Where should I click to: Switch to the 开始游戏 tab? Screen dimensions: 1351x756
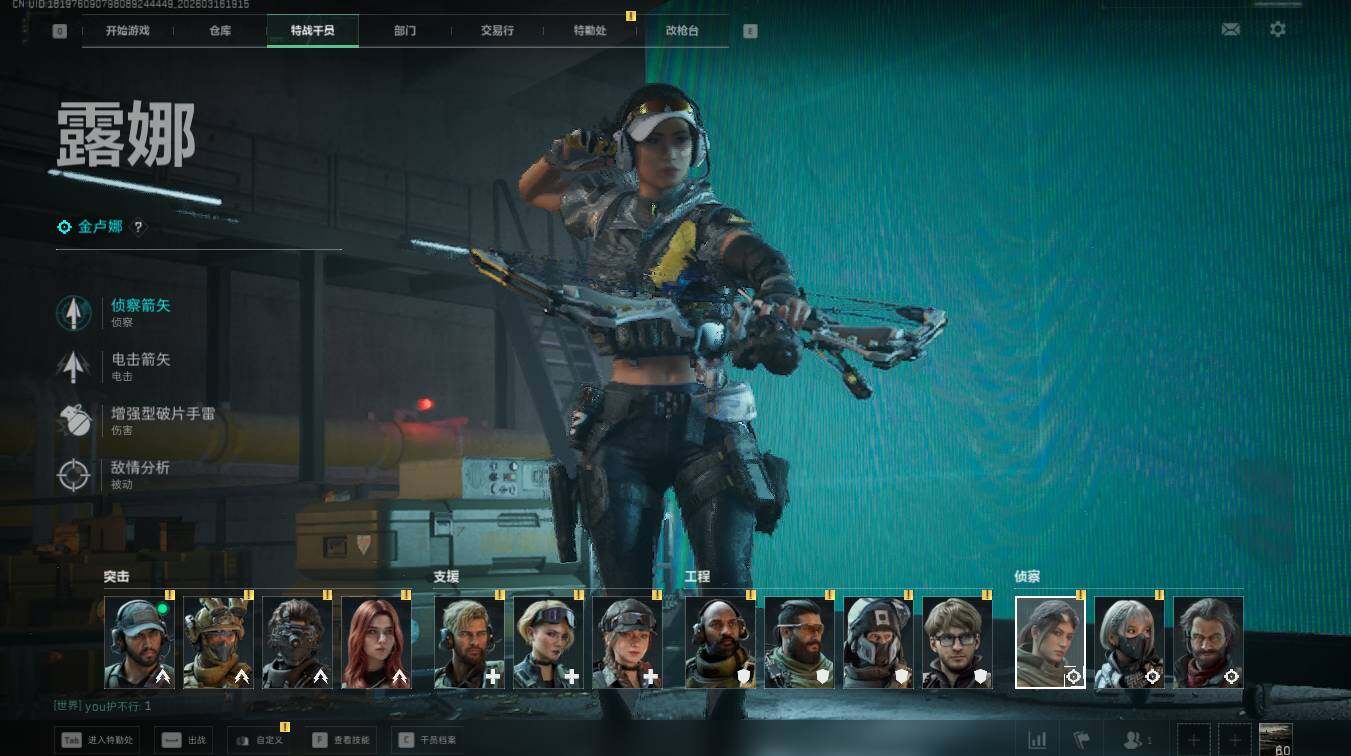tap(128, 31)
